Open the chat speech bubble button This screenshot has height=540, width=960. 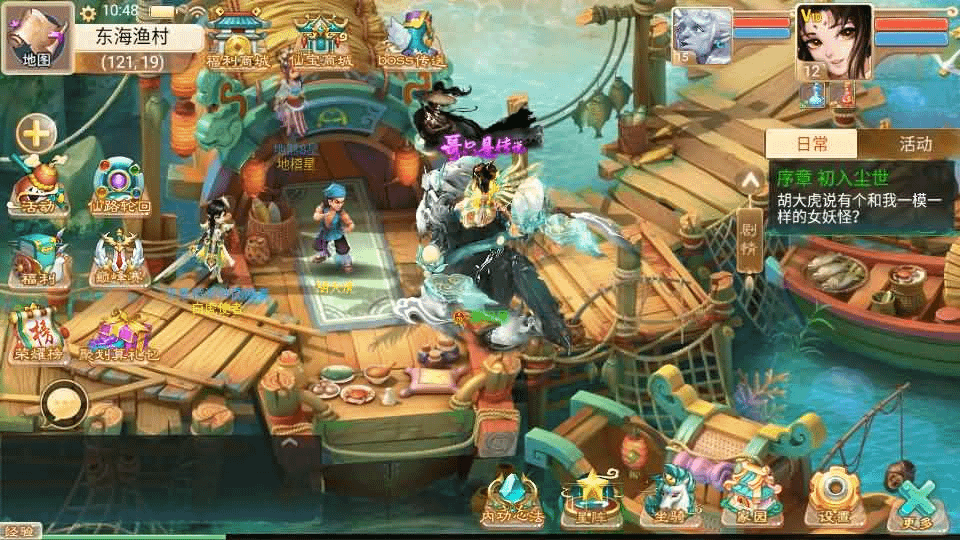[64, 404]
